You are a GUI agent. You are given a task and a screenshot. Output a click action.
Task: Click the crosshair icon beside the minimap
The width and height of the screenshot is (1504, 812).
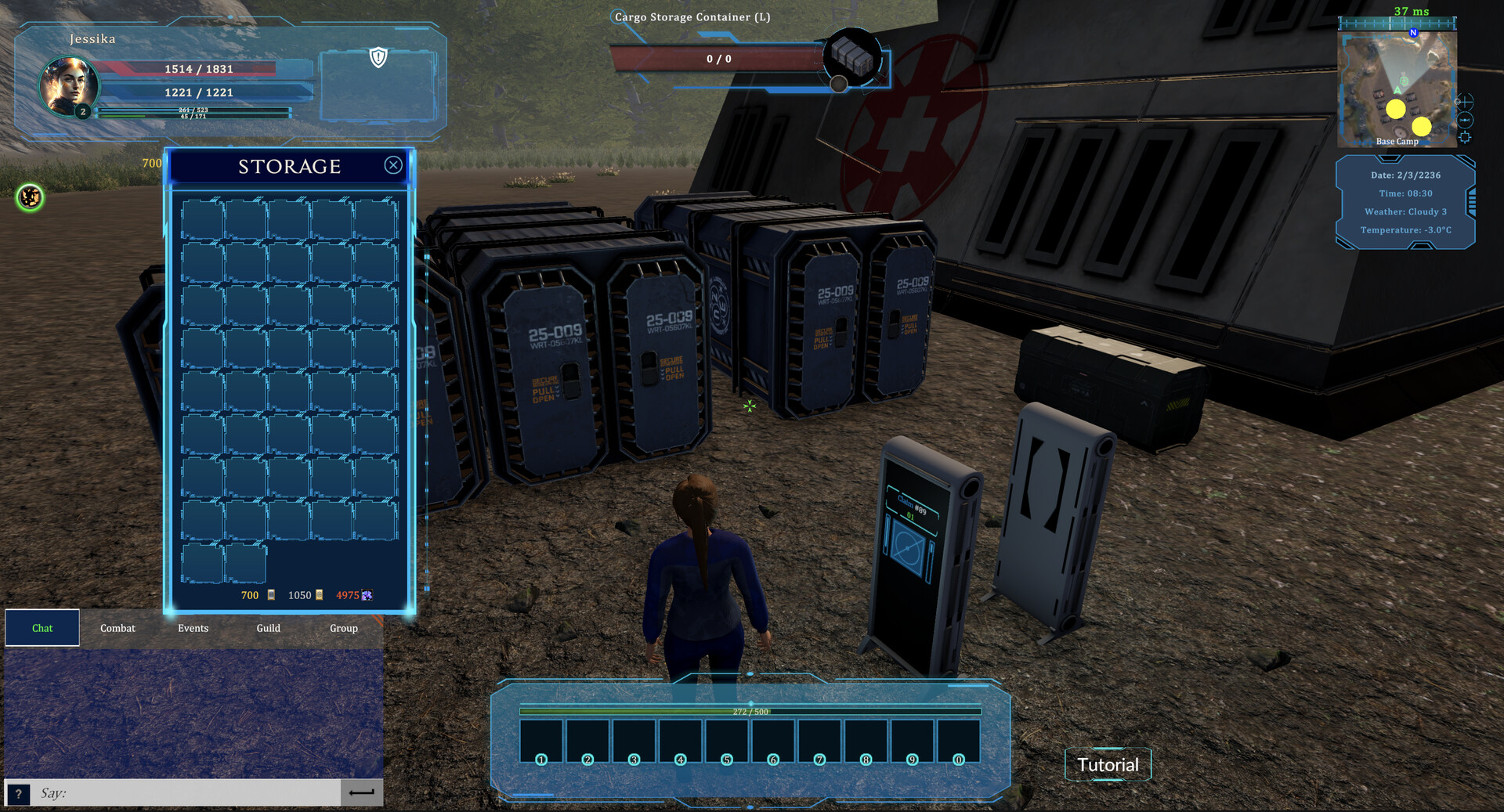click(1465, 102)
